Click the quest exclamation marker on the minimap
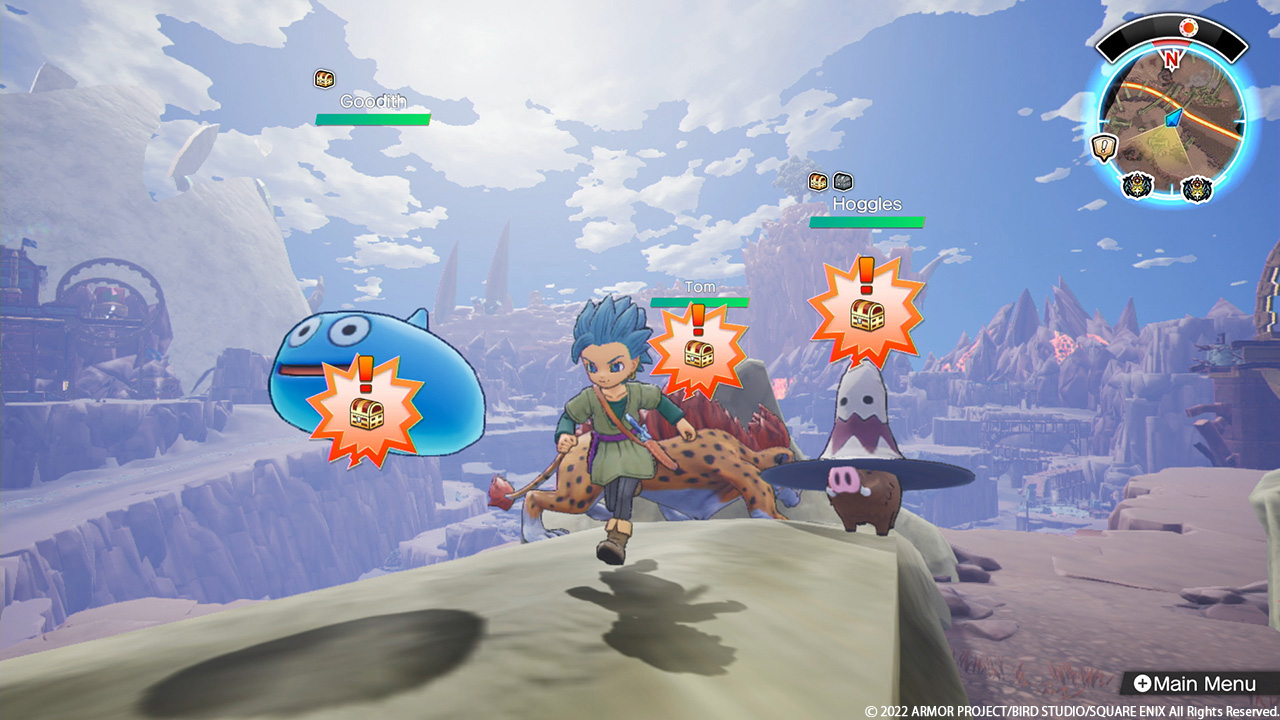 [x=1104, y=145]
